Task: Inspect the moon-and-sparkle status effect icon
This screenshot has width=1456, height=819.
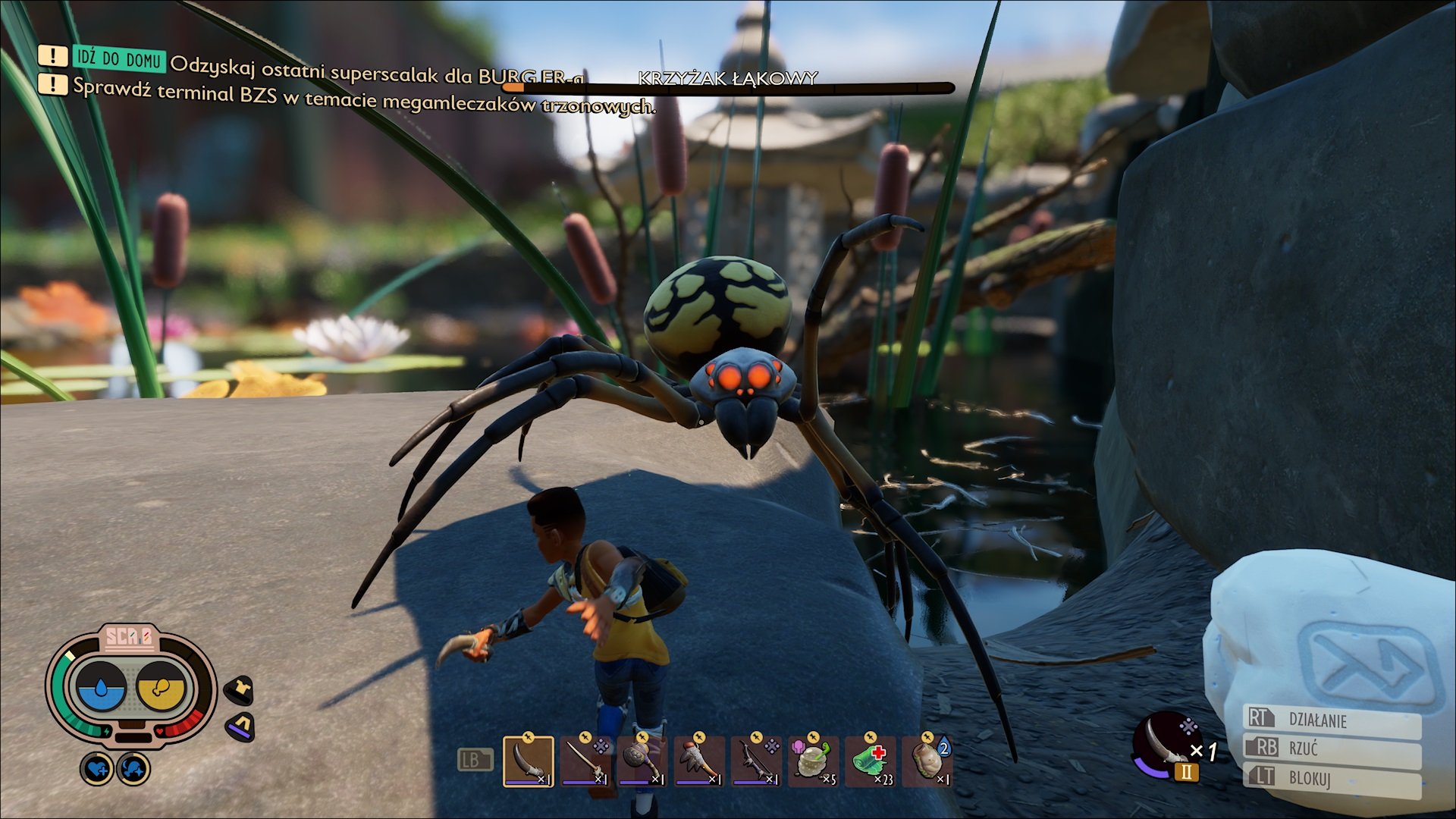Action: (x=133, y=769)
